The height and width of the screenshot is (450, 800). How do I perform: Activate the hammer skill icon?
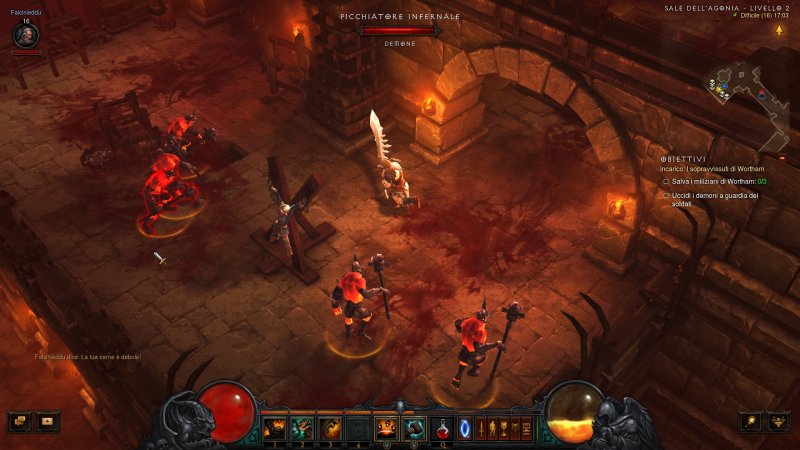[414, 429]
